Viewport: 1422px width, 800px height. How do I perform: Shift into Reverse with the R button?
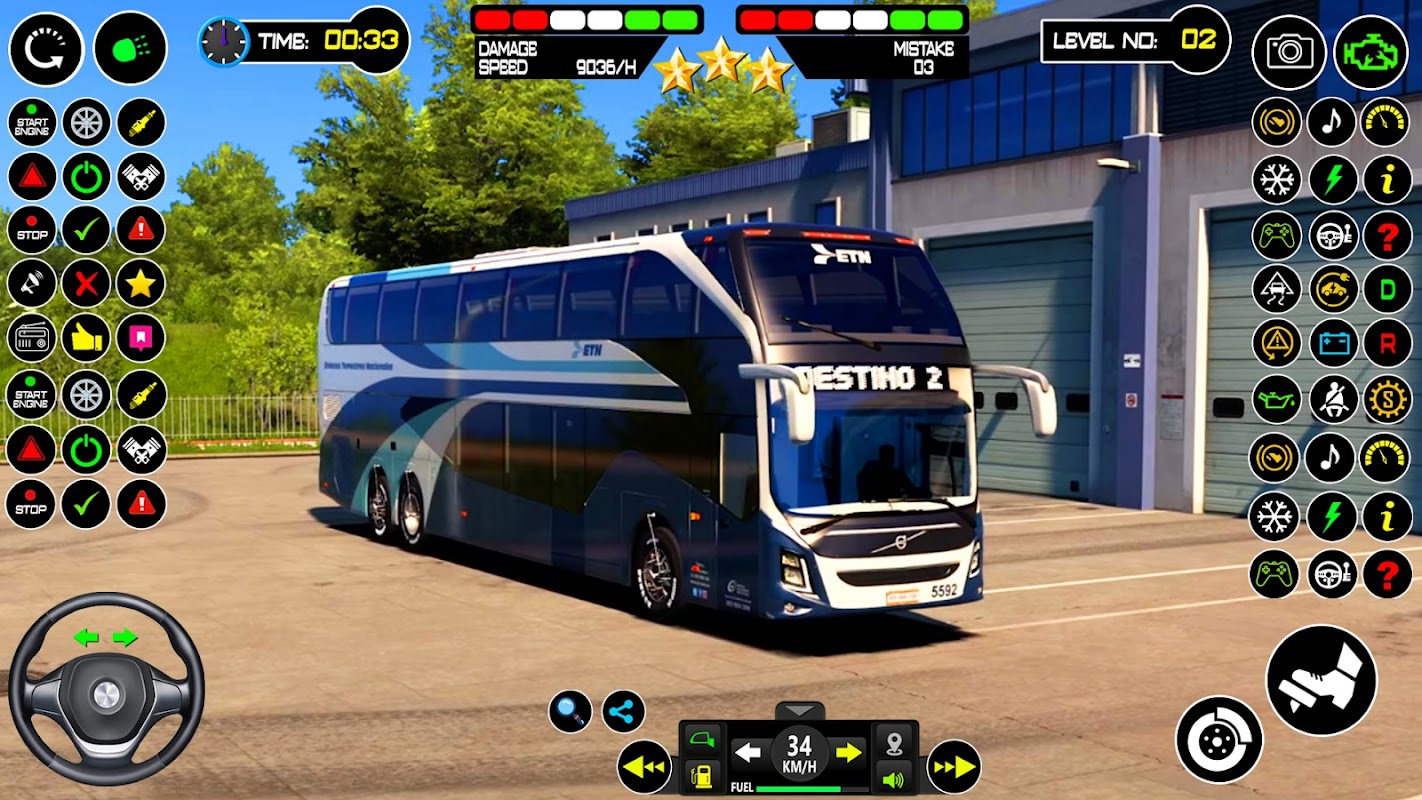1387,344
